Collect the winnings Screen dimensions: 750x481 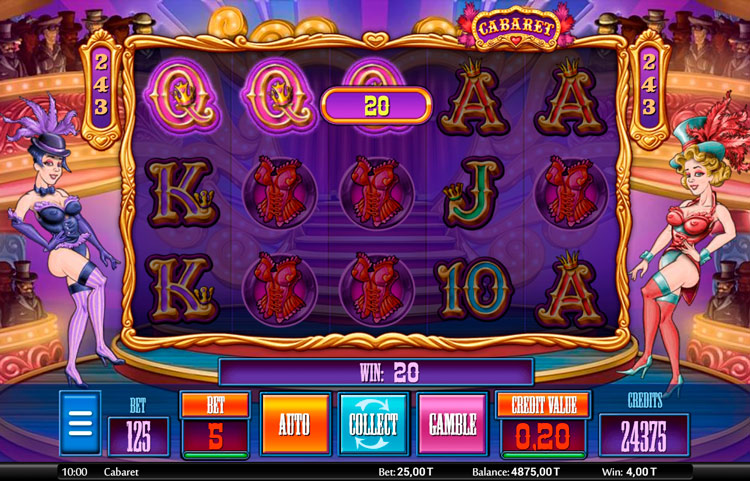point(373,424)
